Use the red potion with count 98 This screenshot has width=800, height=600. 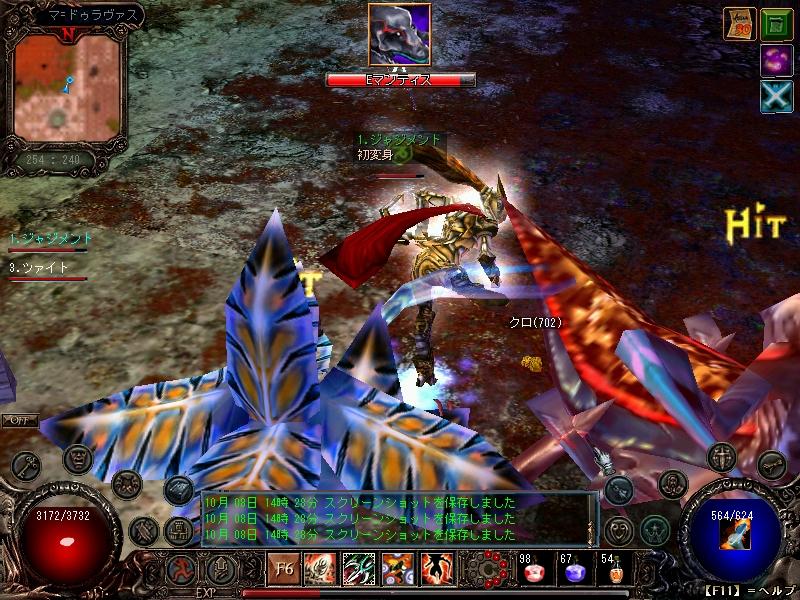531,571
